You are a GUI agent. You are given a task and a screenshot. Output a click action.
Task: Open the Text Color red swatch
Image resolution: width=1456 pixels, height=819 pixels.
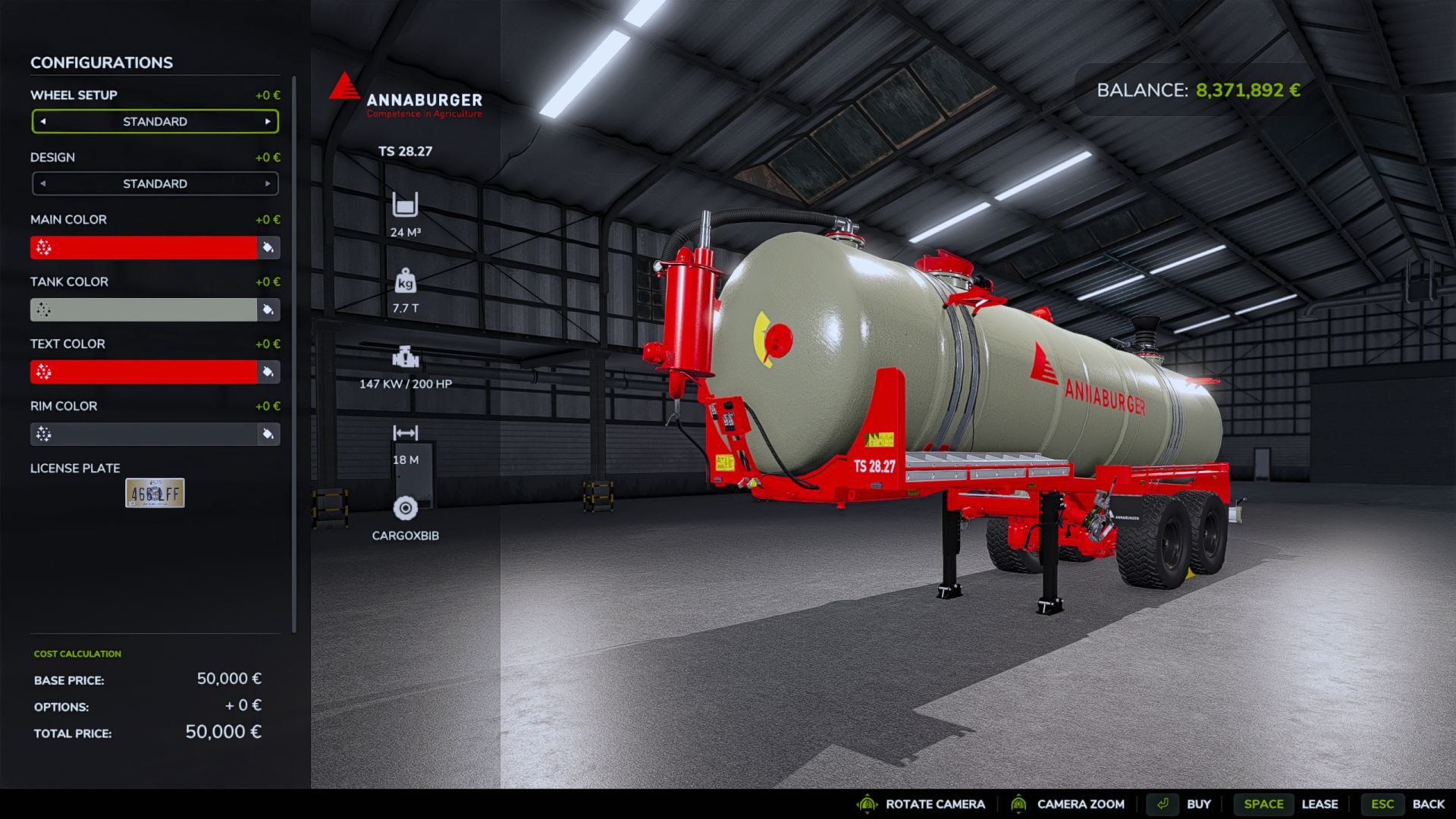(x=144, y=372)
